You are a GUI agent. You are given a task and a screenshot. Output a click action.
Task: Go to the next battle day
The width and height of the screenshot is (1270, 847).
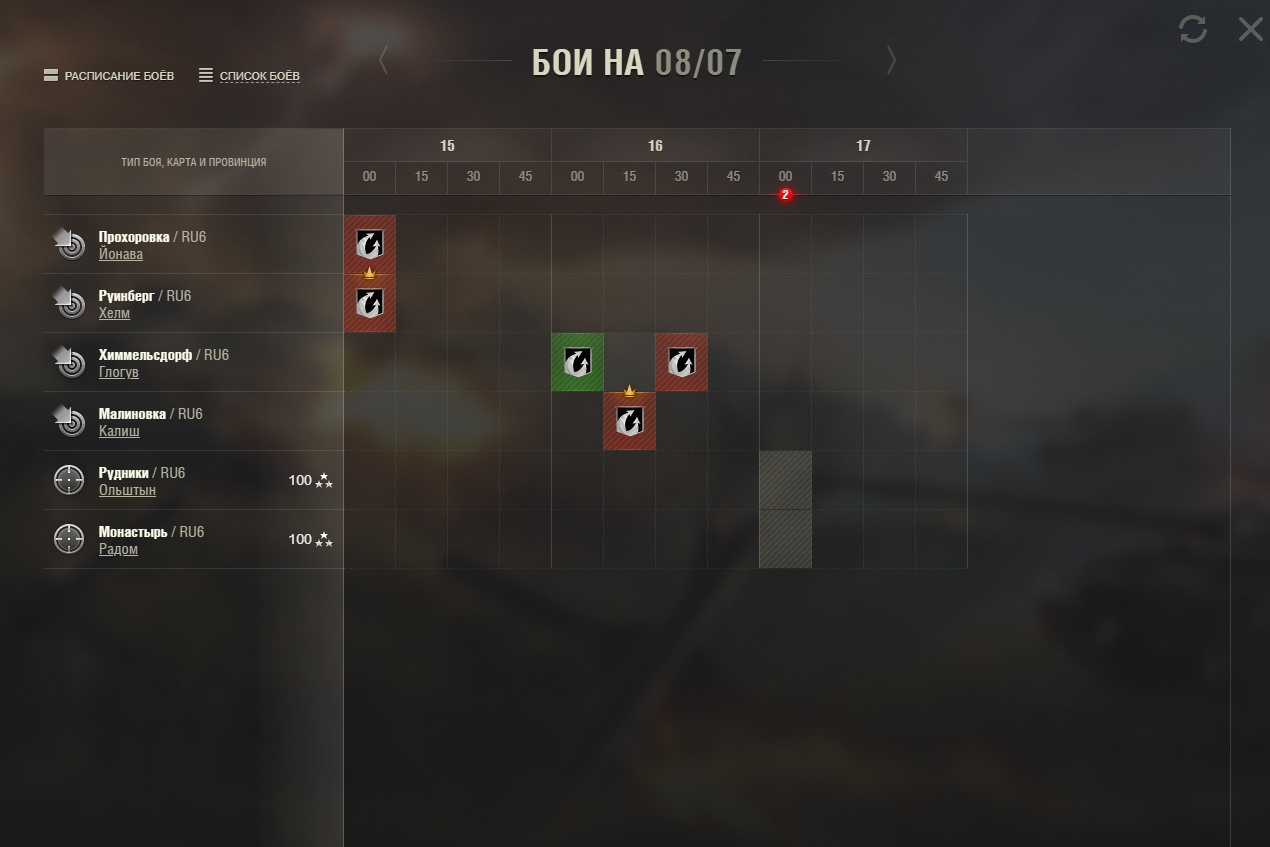click(x=890, y=61)
